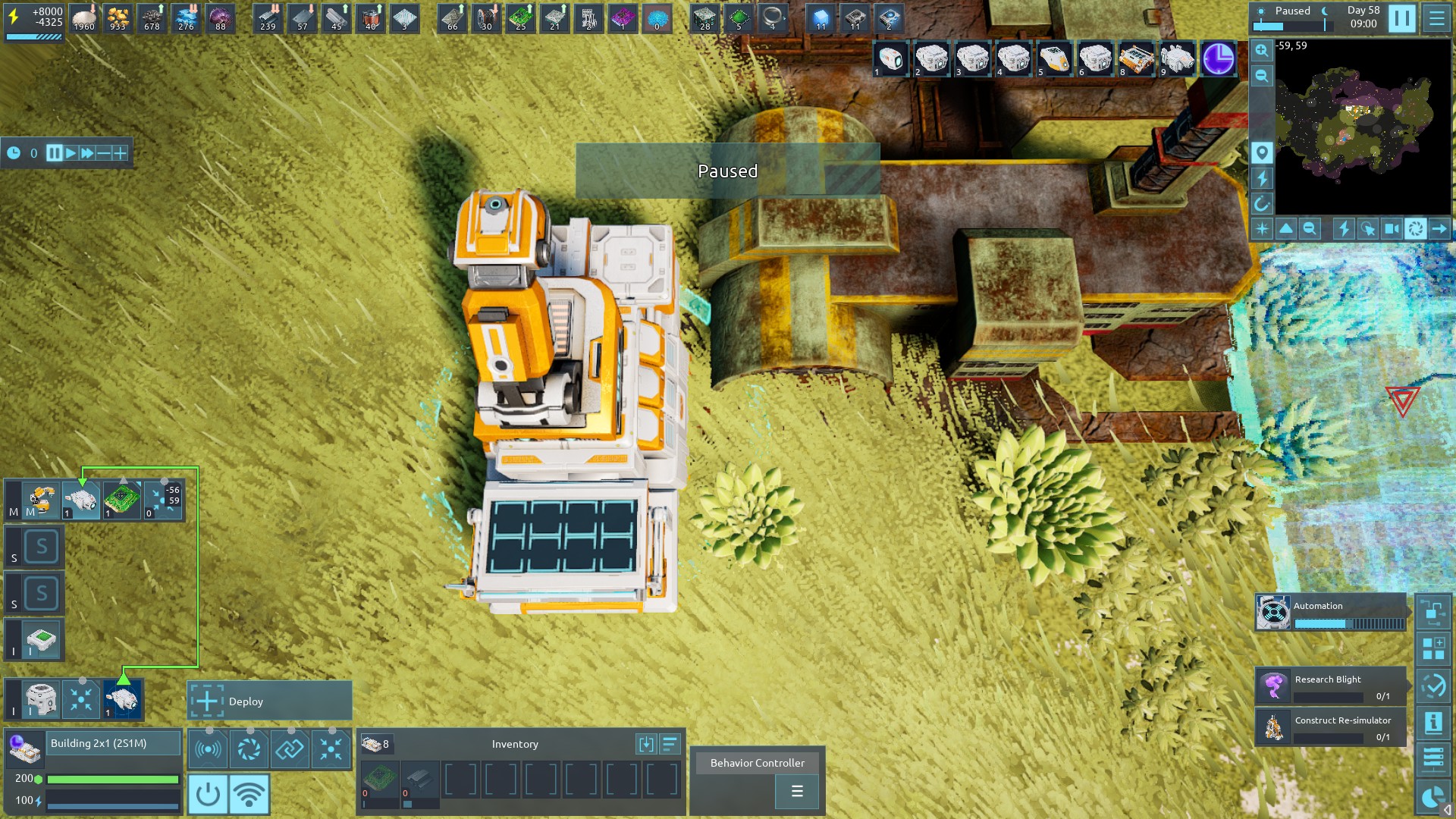This screenshot has width=1456, height=819.
Task: Toggle the wifi signal button
Action: (249, 794)
